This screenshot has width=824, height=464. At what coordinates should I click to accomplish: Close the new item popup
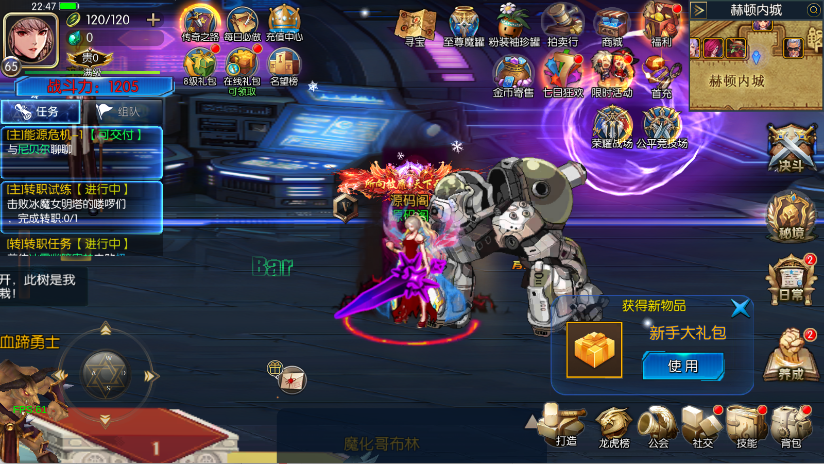740,308
